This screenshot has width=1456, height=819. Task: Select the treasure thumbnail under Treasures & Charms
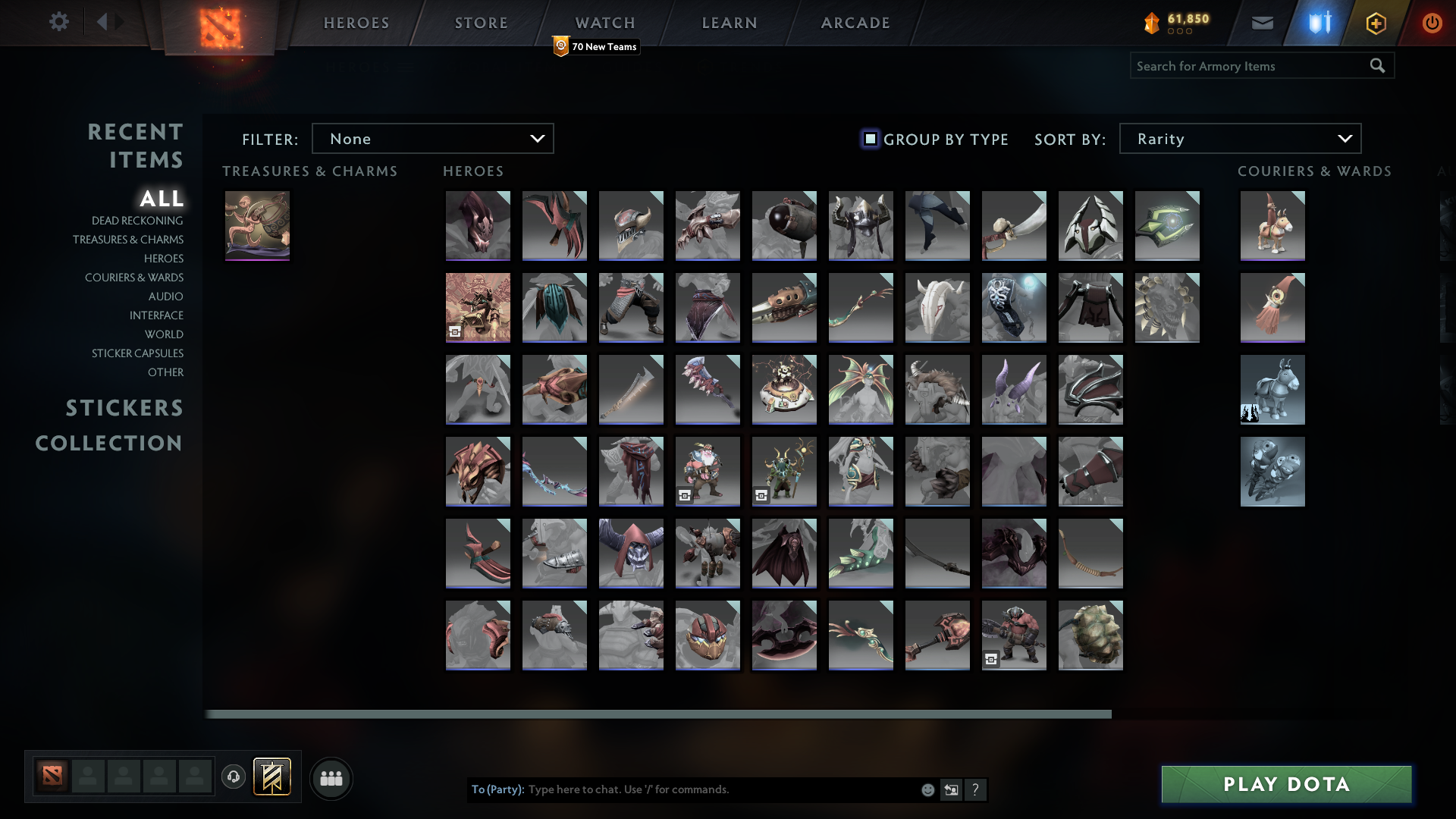(257, 225)
